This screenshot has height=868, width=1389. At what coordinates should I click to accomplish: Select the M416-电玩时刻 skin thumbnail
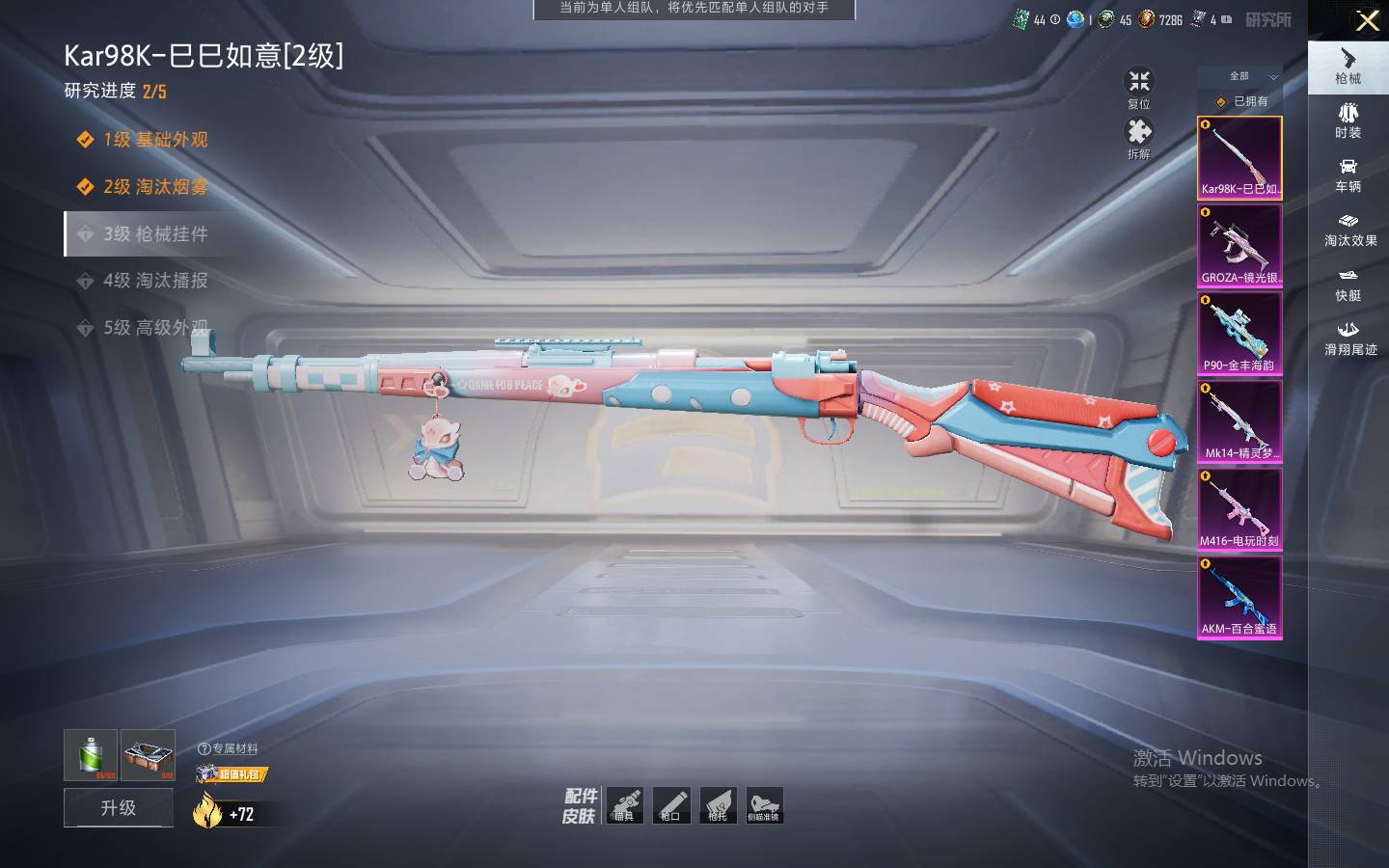click(x=1239, y=509)
